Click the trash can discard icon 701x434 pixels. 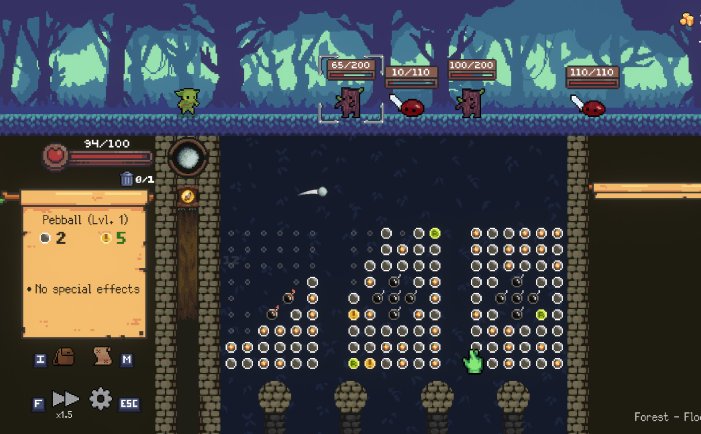(x=127, y=179)
